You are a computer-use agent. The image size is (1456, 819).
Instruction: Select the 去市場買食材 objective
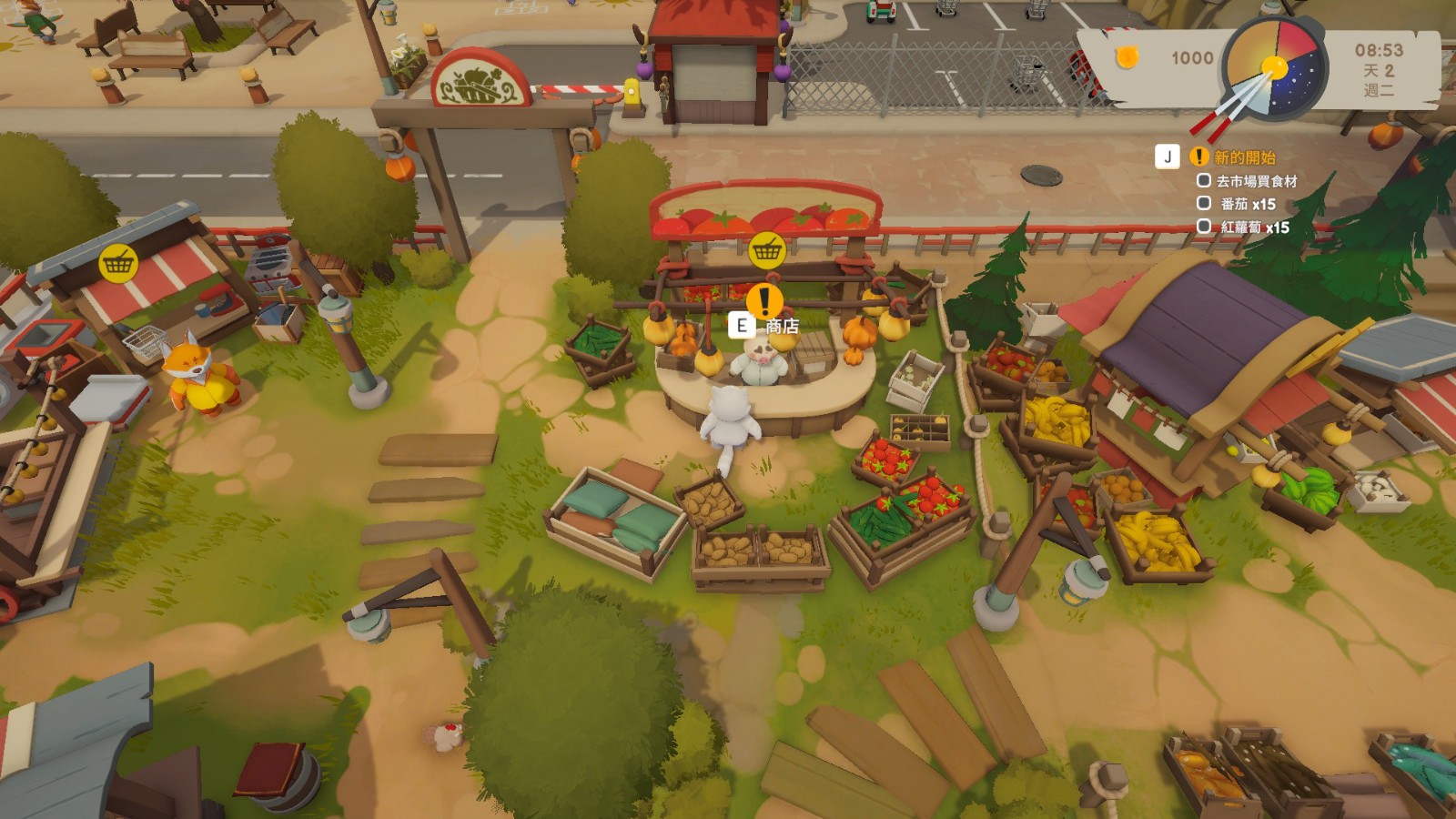[1256, 181]
